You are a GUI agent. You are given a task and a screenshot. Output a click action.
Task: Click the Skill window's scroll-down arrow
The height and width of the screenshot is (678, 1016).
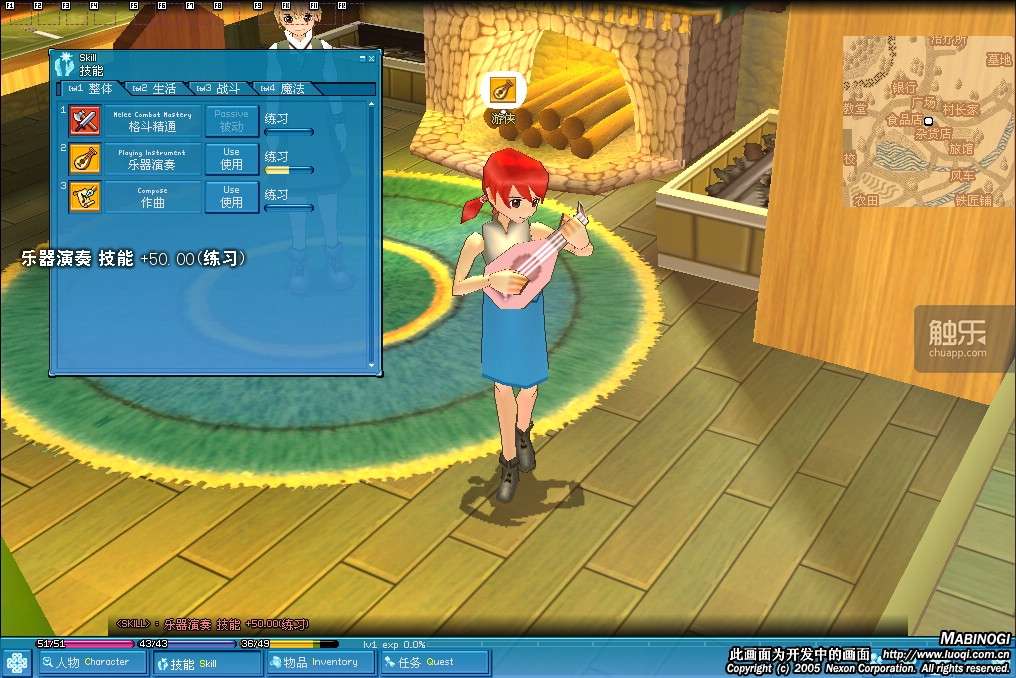373,366
